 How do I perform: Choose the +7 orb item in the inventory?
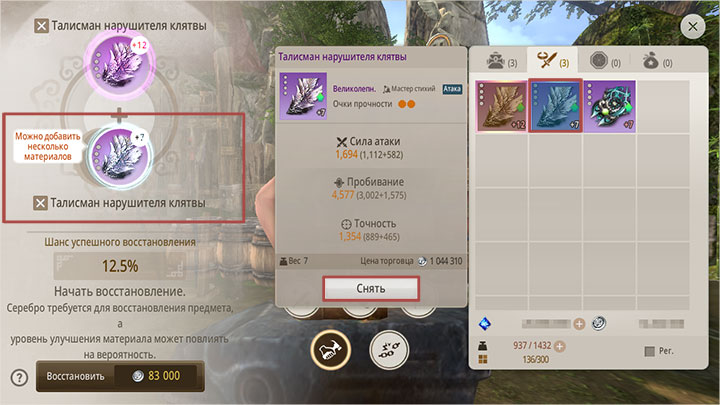click(608, 104)
